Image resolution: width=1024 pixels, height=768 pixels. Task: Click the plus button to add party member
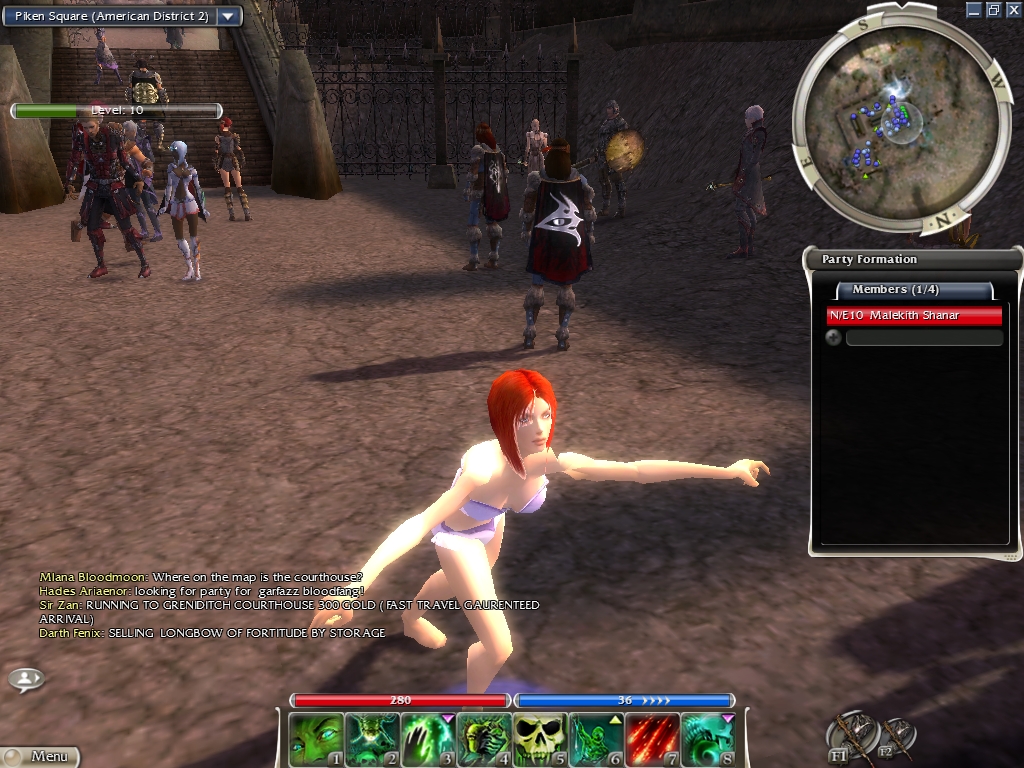[833, 338]
